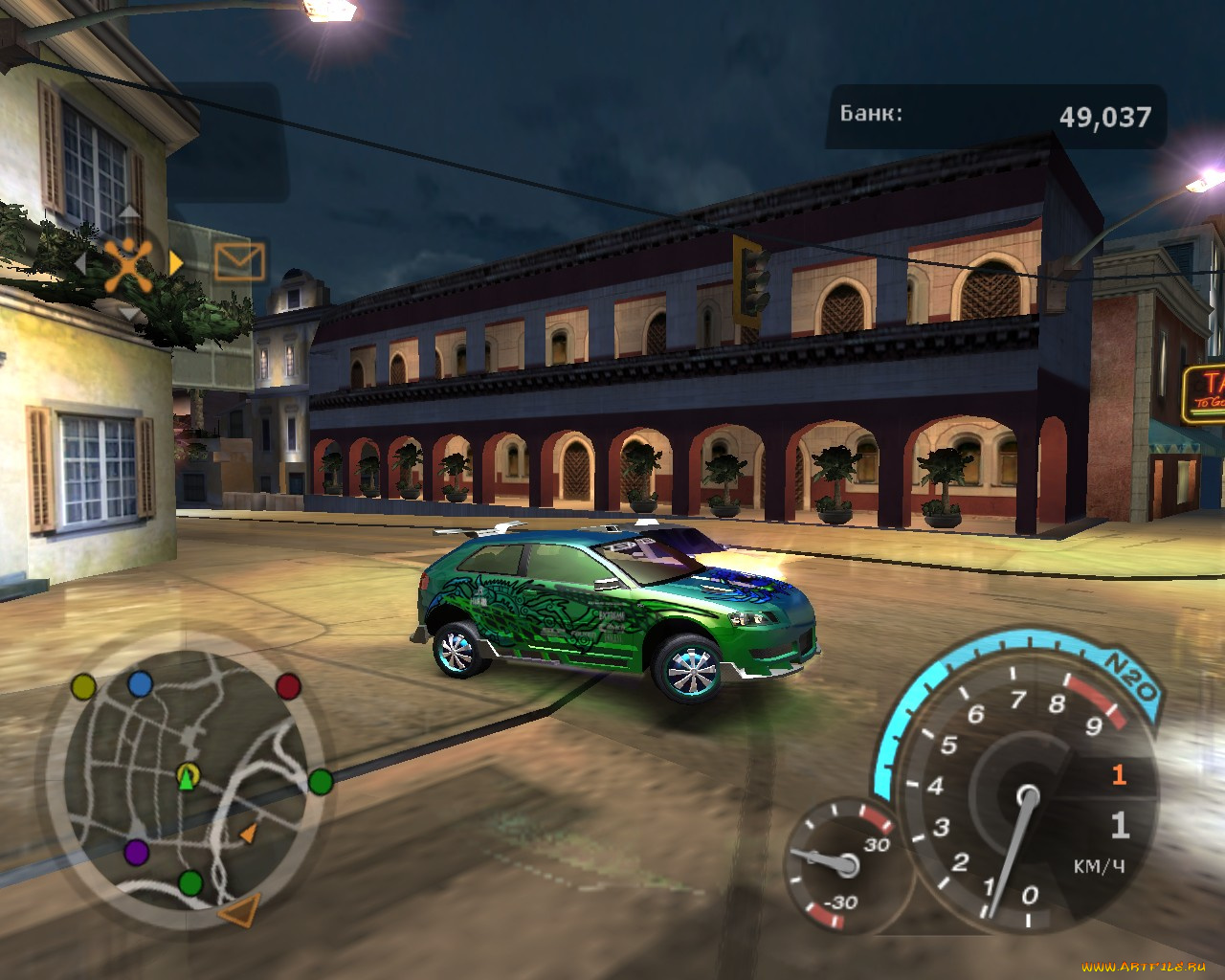Image resolution: width=1225 pixels, height=980 pixels.
Task: Pick the red marker on the minimap
Action: [288, 685]
